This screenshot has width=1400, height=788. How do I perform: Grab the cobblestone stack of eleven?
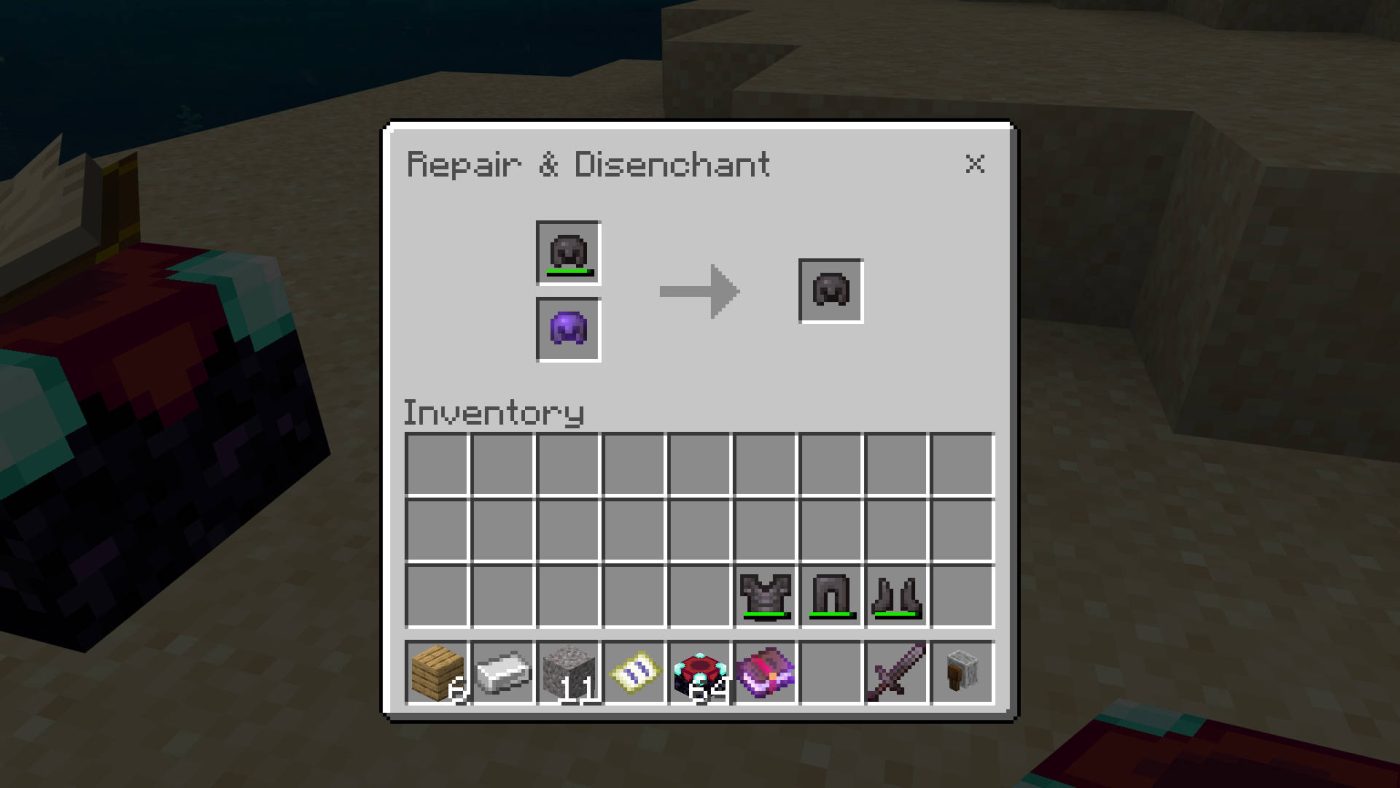[570, 671]
